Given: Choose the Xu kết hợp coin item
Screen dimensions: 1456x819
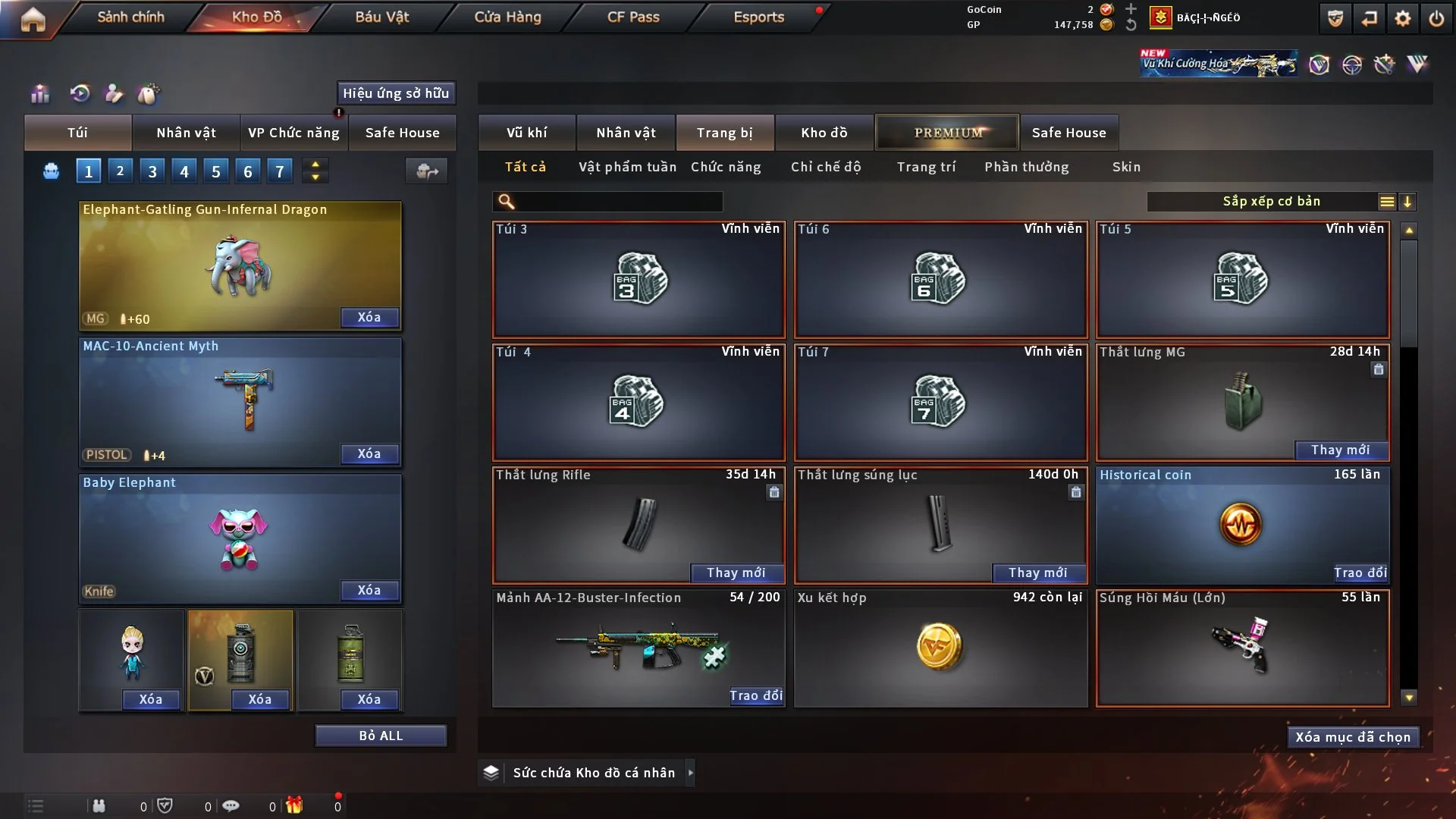Looking at the screenshot, I should point(940,648).
